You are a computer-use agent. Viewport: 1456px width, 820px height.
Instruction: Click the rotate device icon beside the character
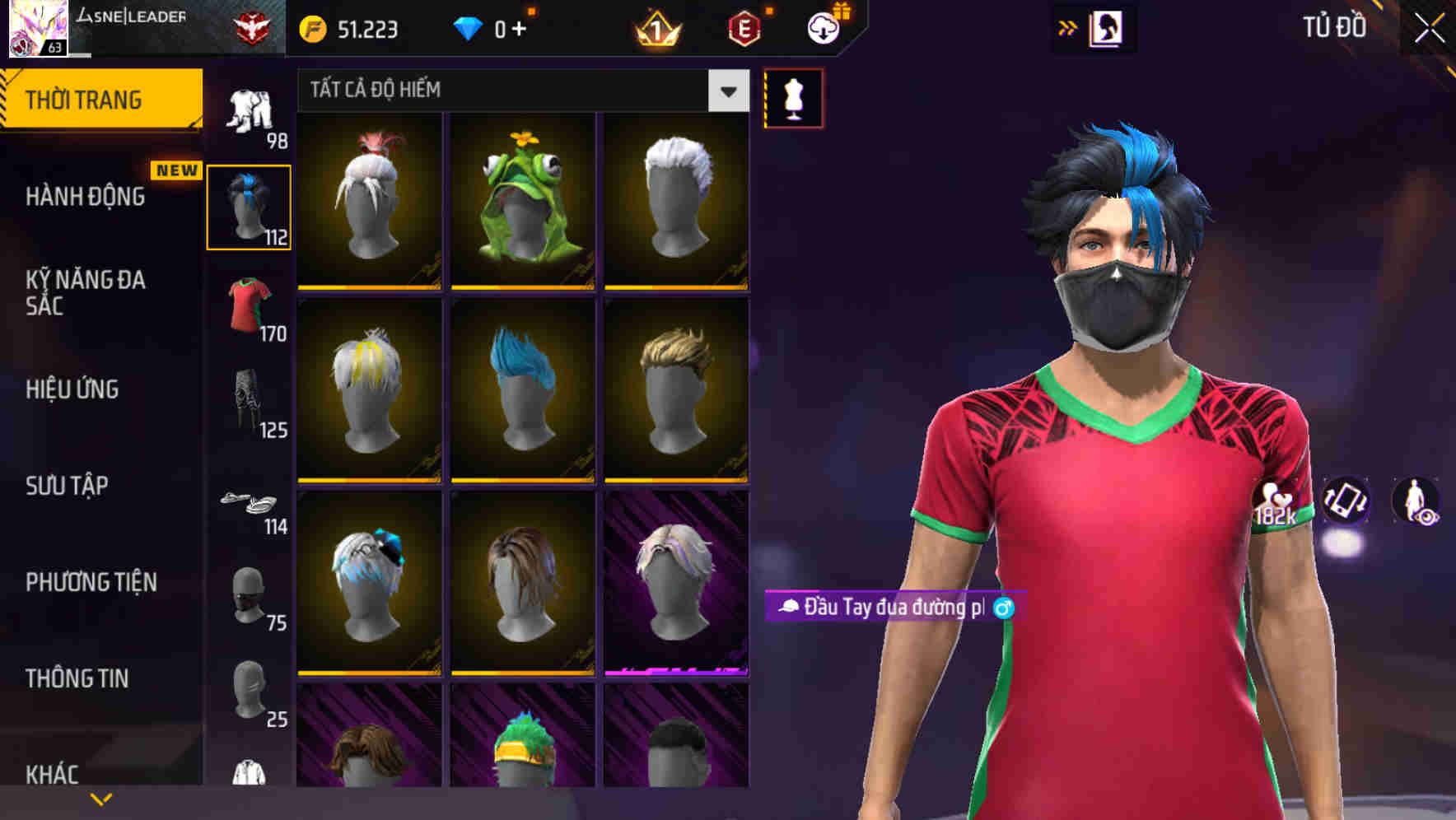[1347, 502]
